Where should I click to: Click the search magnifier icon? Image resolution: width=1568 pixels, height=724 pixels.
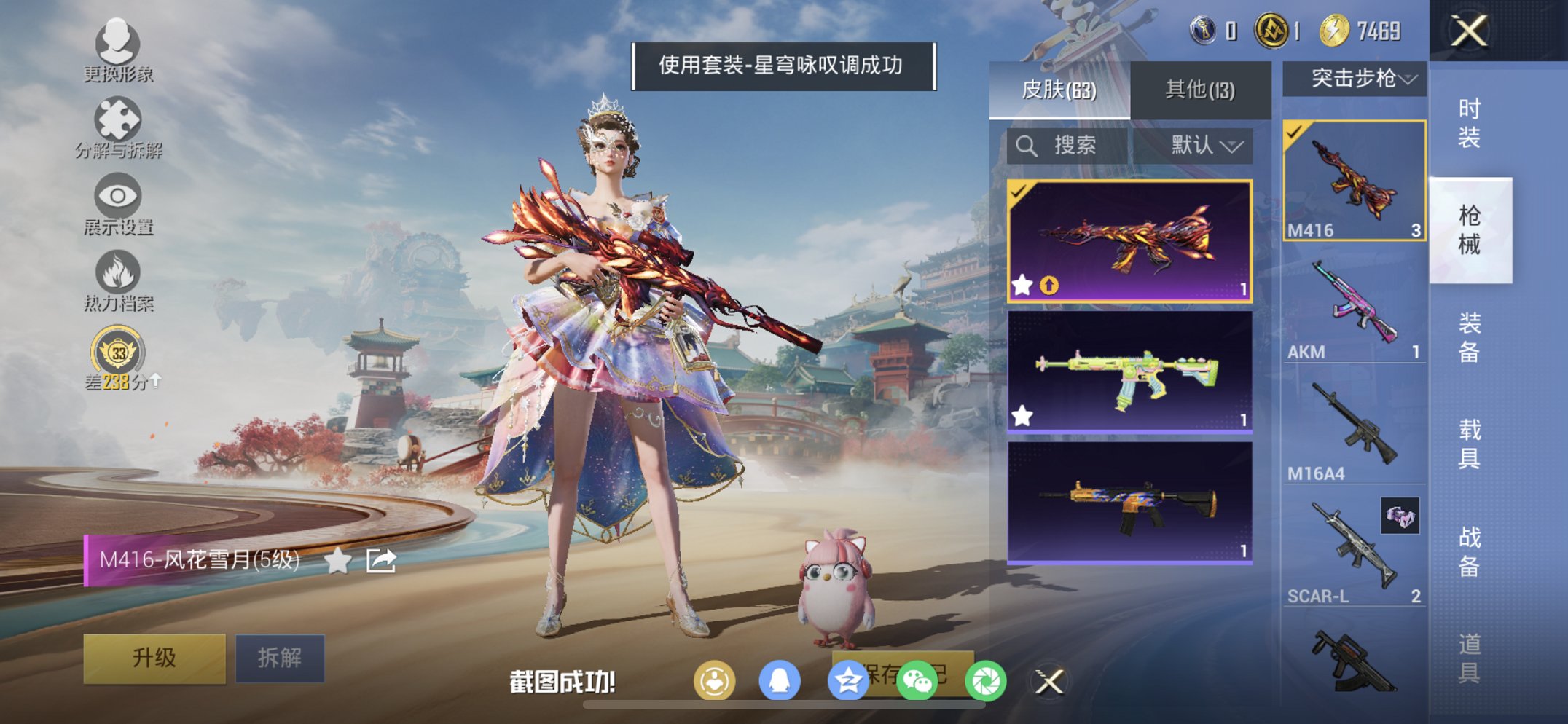[x=1027, y=145]
